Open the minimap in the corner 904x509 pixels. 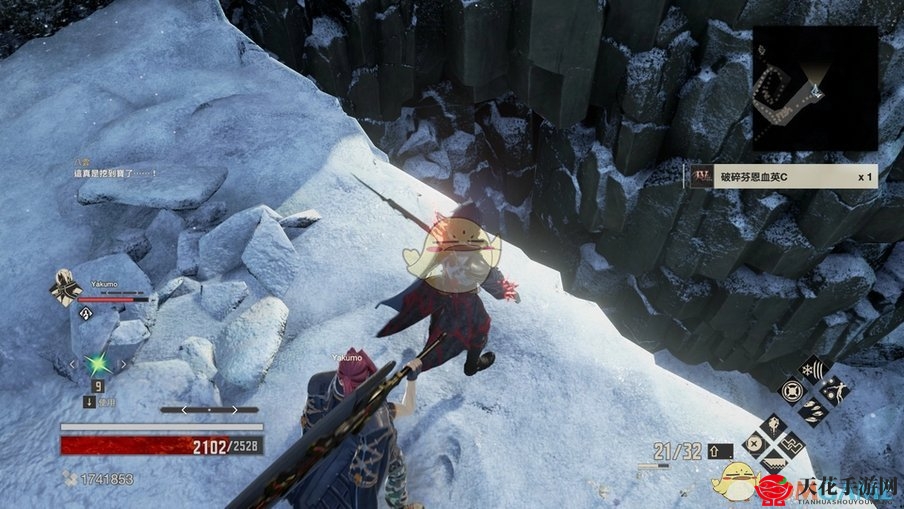[x=815, y=88]
